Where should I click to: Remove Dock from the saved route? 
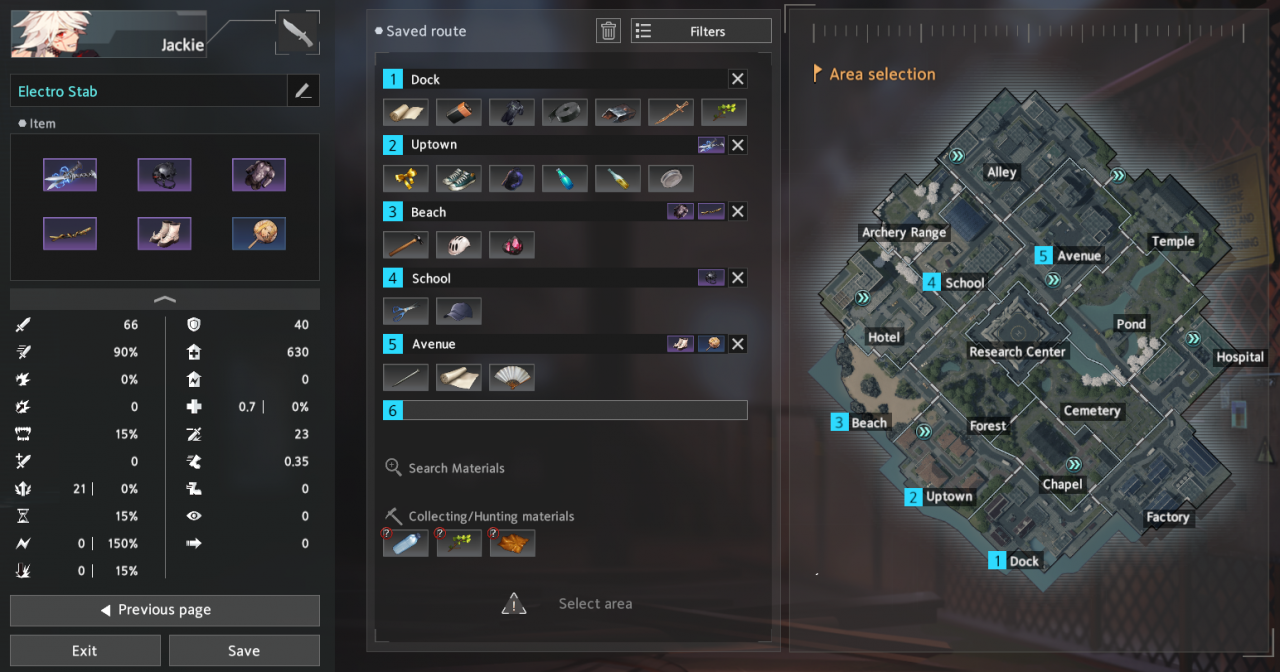click(737, 79)
